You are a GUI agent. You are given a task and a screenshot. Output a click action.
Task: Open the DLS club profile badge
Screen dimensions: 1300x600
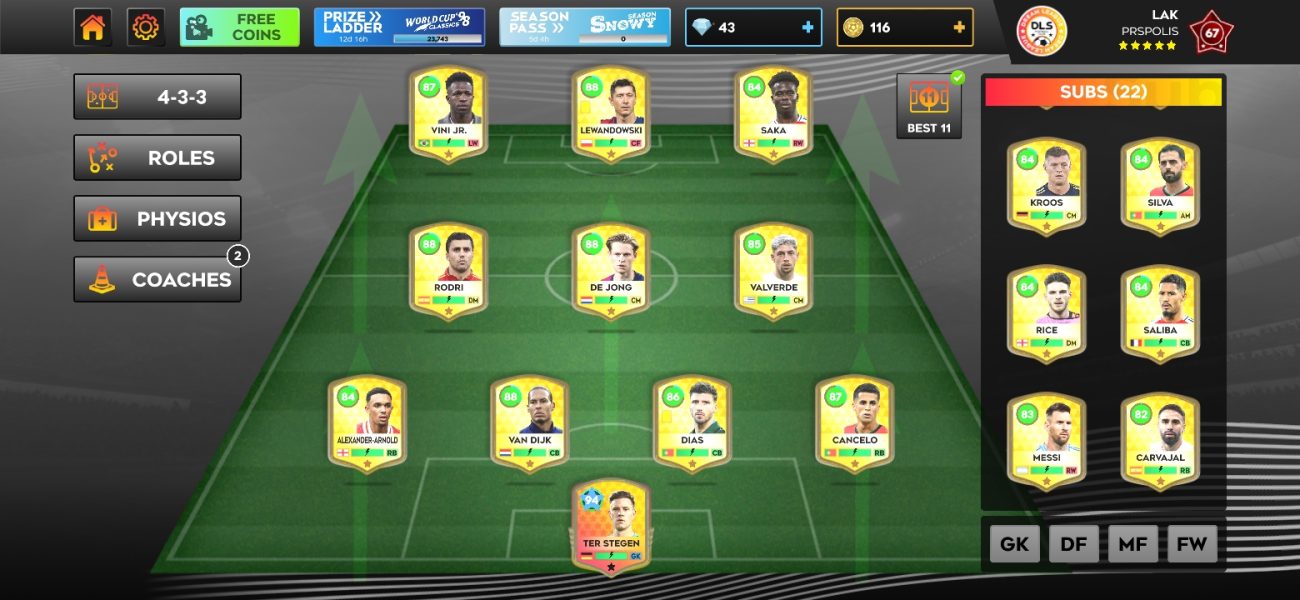tap(1041, 31)
